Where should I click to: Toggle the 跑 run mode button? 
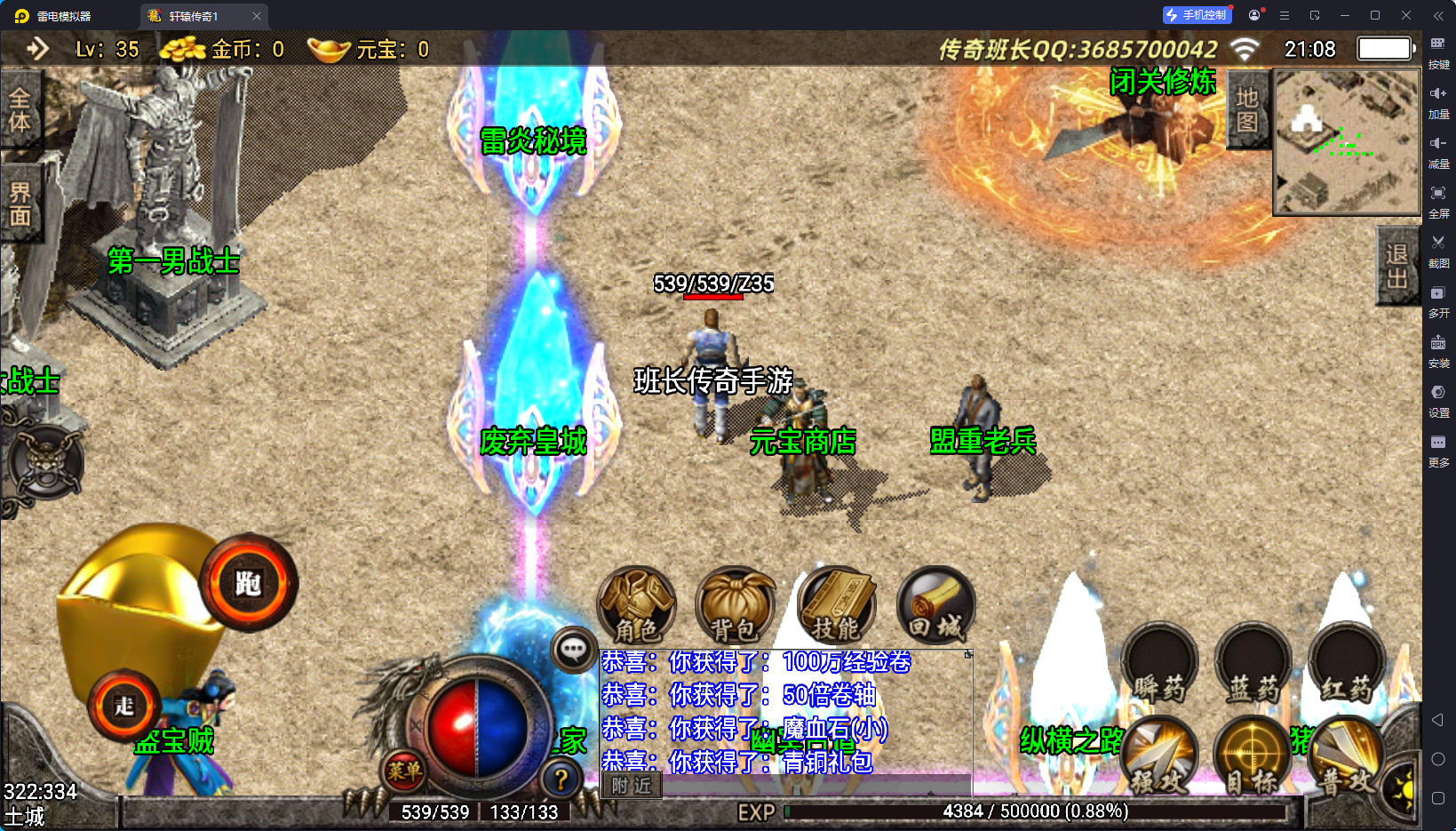[x=248, y=583]
